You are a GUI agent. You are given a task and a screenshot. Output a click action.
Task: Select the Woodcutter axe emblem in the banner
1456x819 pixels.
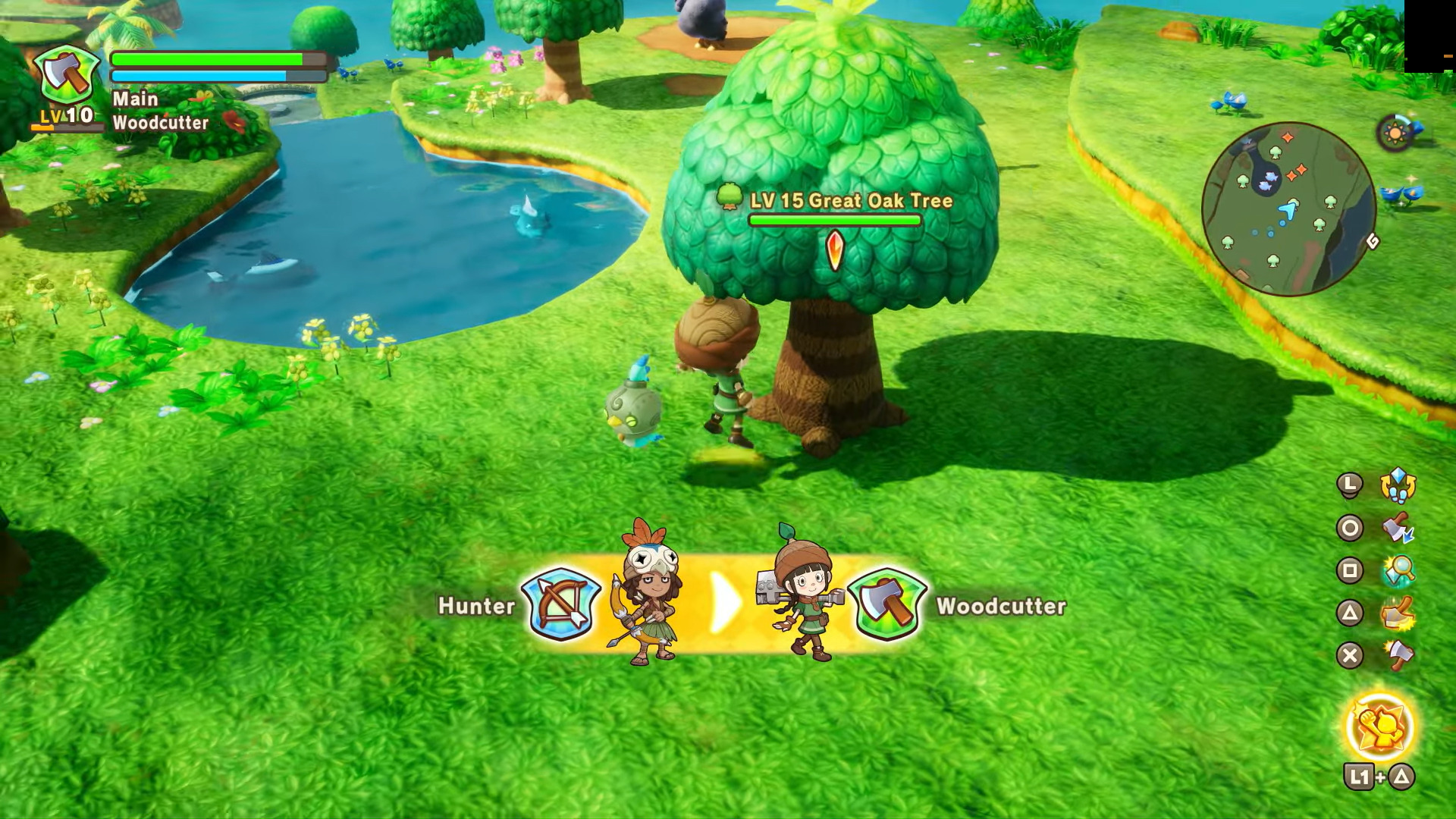coord(886,604)
